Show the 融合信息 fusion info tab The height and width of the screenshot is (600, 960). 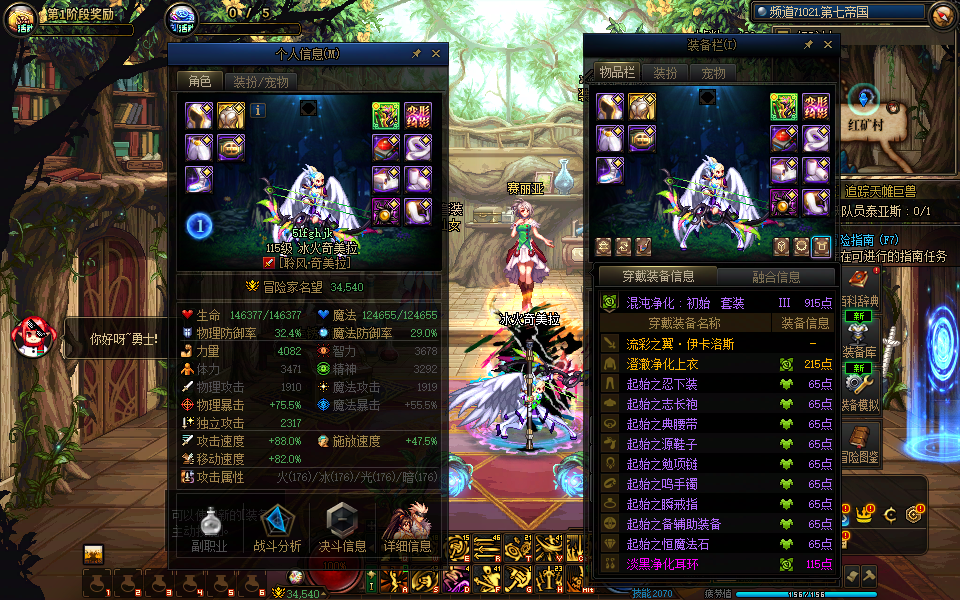point(774,277)
